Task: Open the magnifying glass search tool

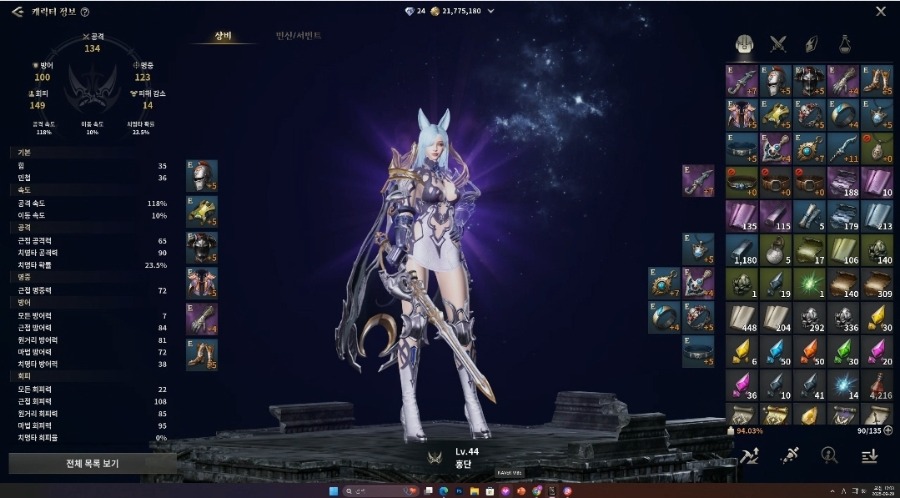Action: 829,455
